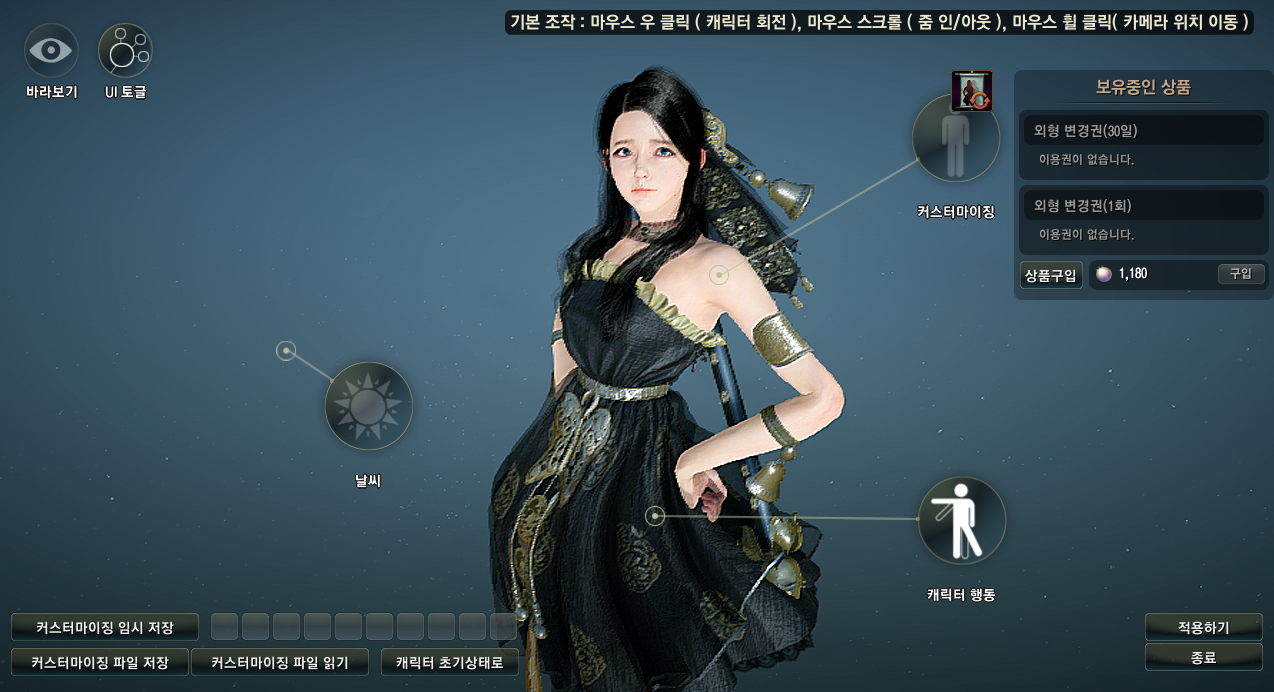Click the small 구입 button

pyautogui.click(x=1241, y=274)
